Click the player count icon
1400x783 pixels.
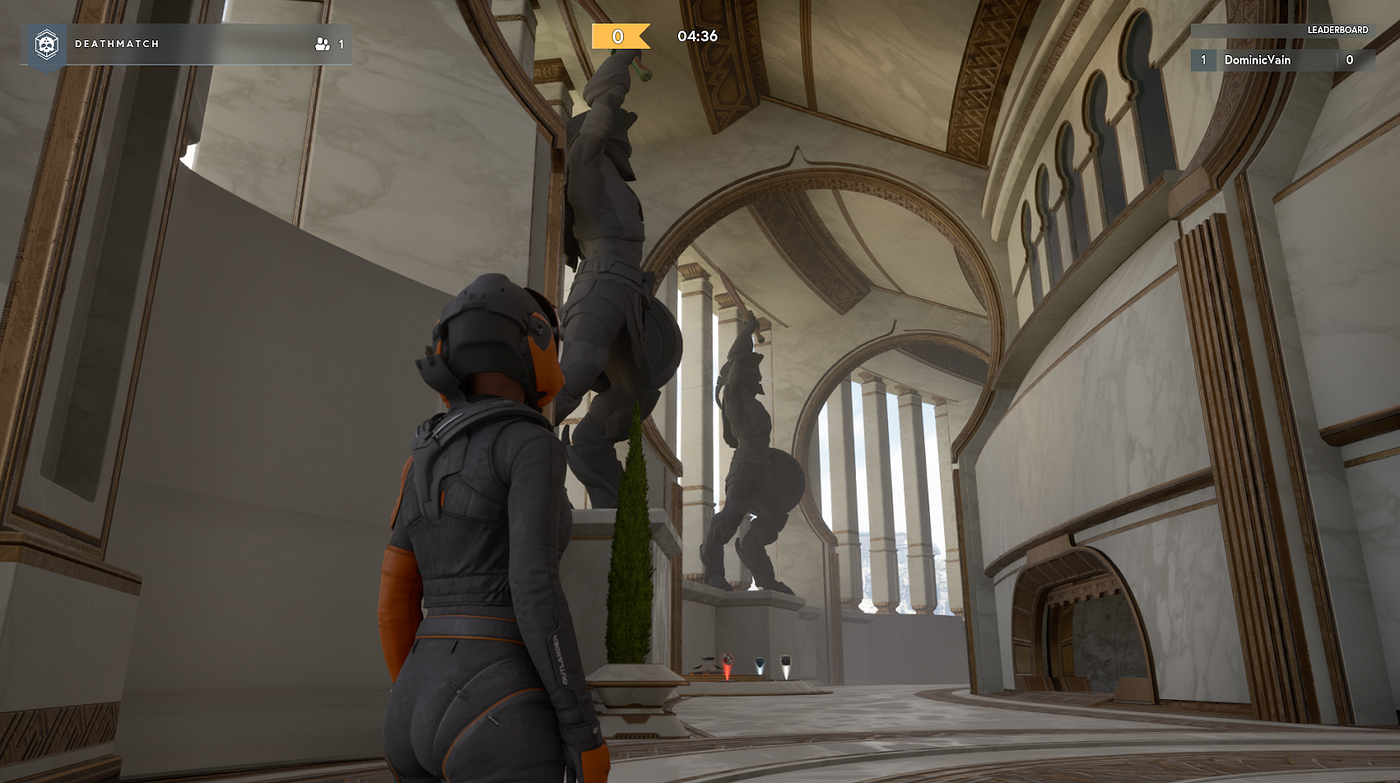tap(322, 44)
